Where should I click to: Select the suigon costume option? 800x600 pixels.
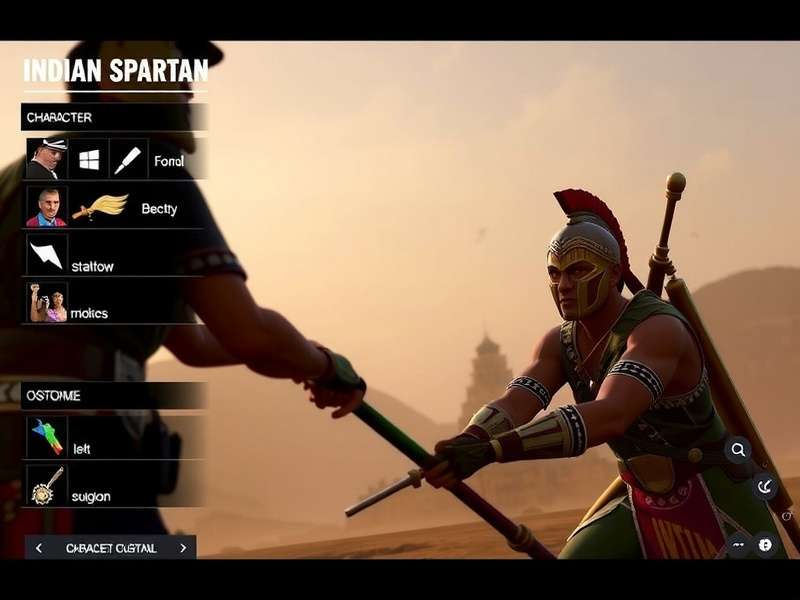point(90,496)
